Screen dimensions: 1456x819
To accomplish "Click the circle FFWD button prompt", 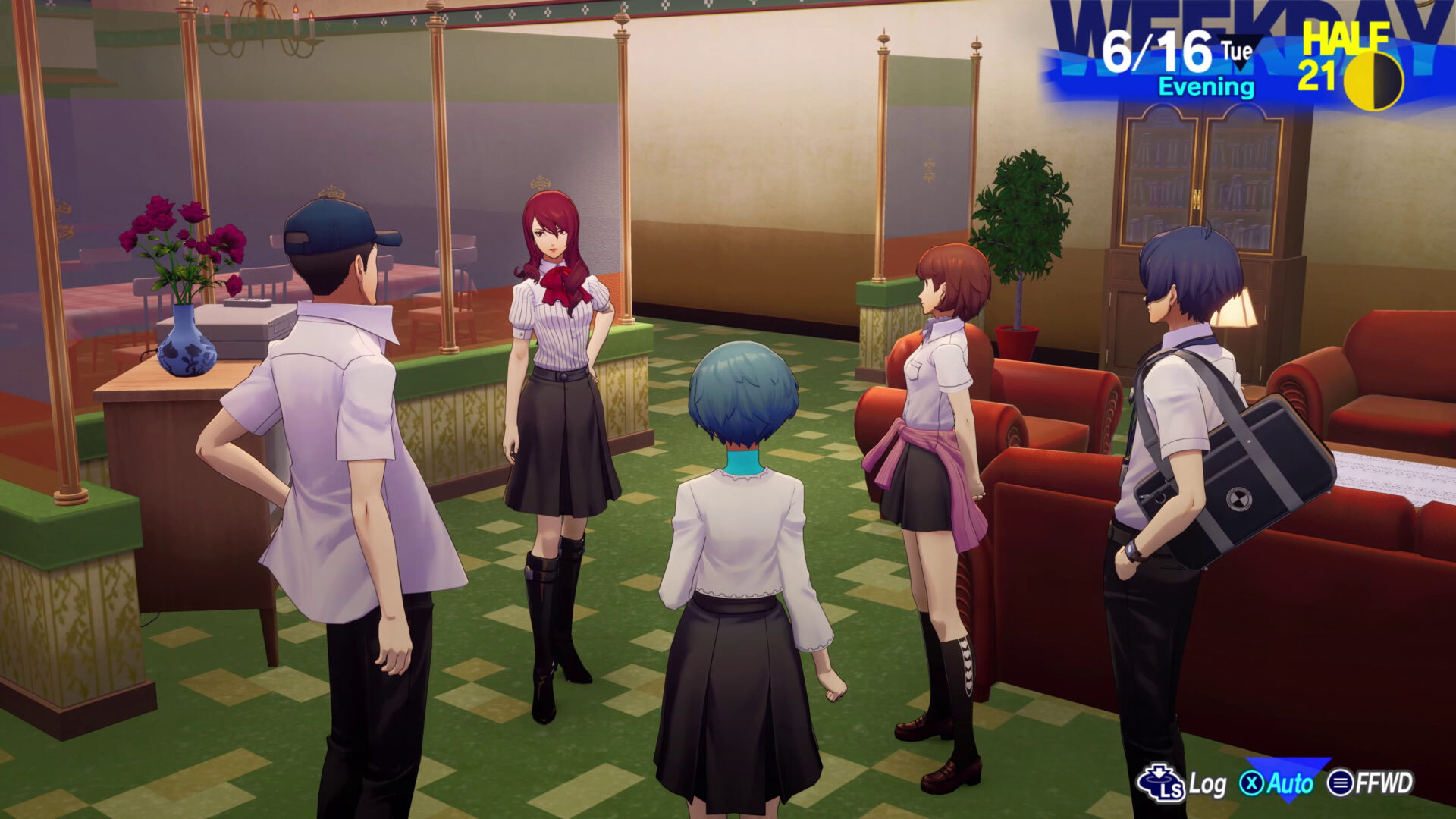I will (x=1342, y=782).
